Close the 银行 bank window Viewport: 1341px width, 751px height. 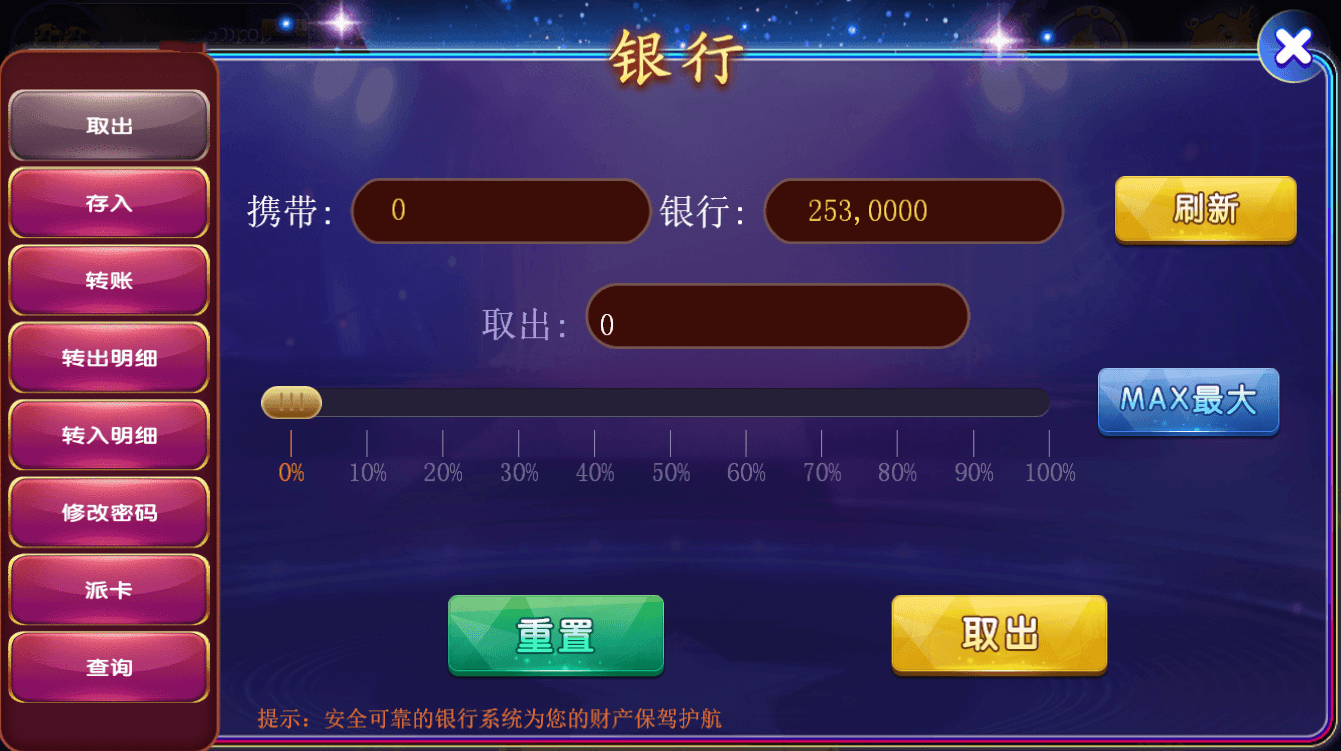coord(1292,47)
